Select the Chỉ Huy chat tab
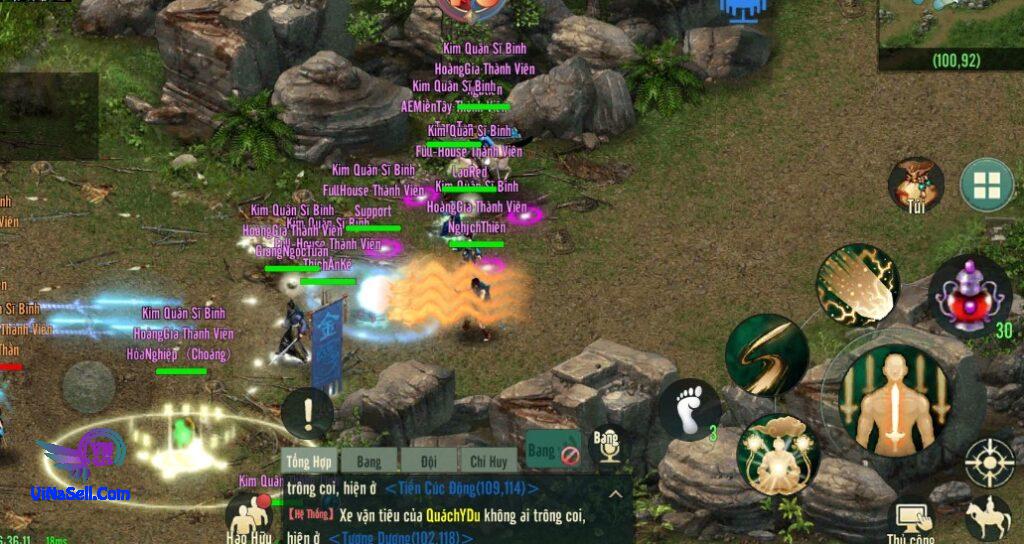Image resolution: width=1024 pixels, height=544 pixels. pos(487,460)
